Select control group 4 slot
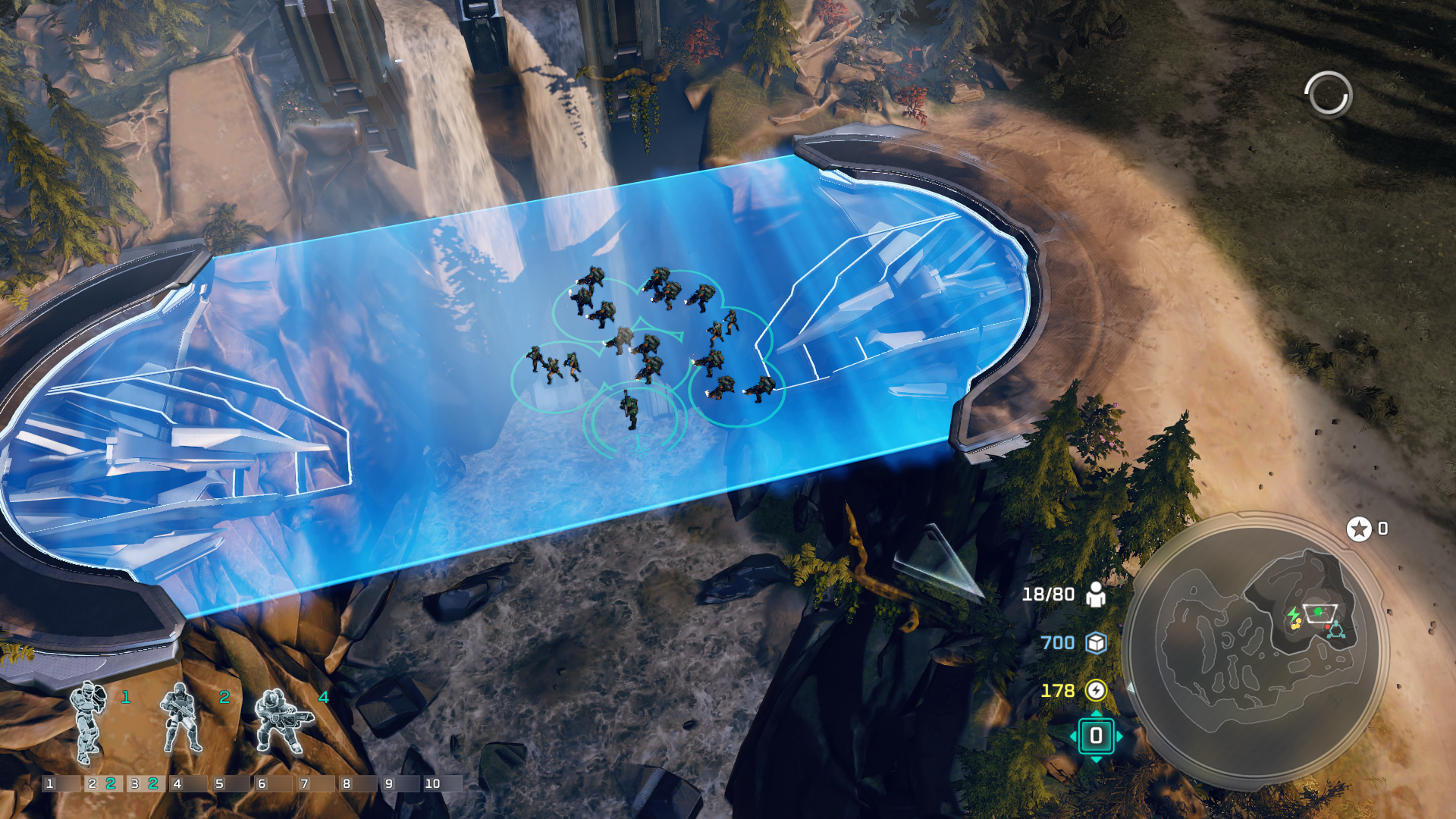Image resolution: width=1456 pixels, height=819 pixels. point(188,783)
